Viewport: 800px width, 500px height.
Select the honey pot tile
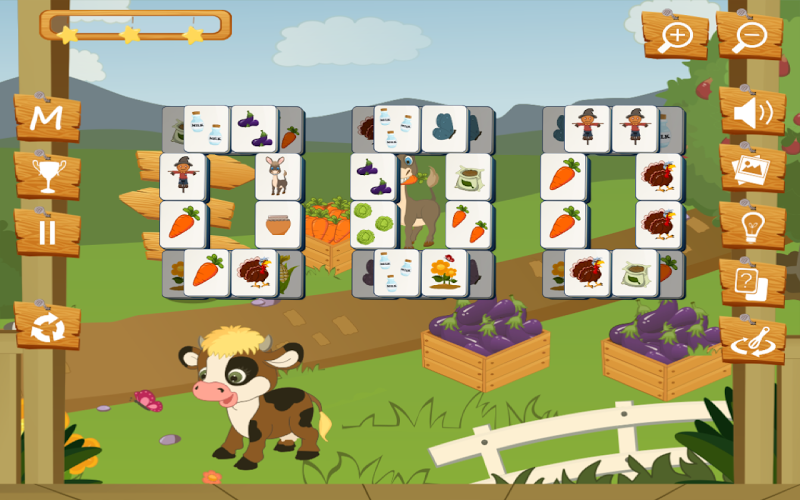pyautogui.click(x=277, y=225)
